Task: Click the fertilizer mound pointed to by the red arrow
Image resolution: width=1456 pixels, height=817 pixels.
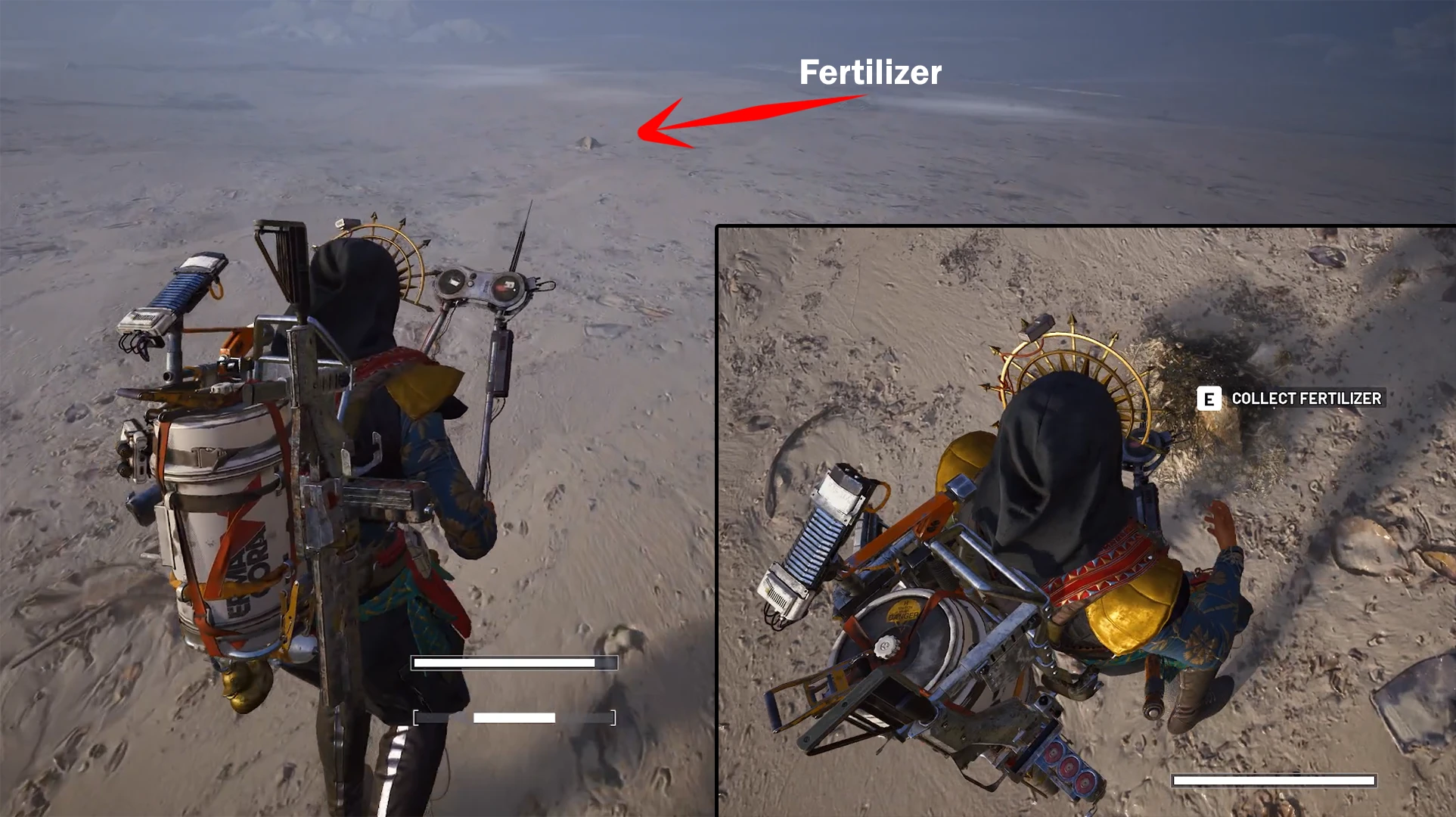Action: (x=588, y=142)
